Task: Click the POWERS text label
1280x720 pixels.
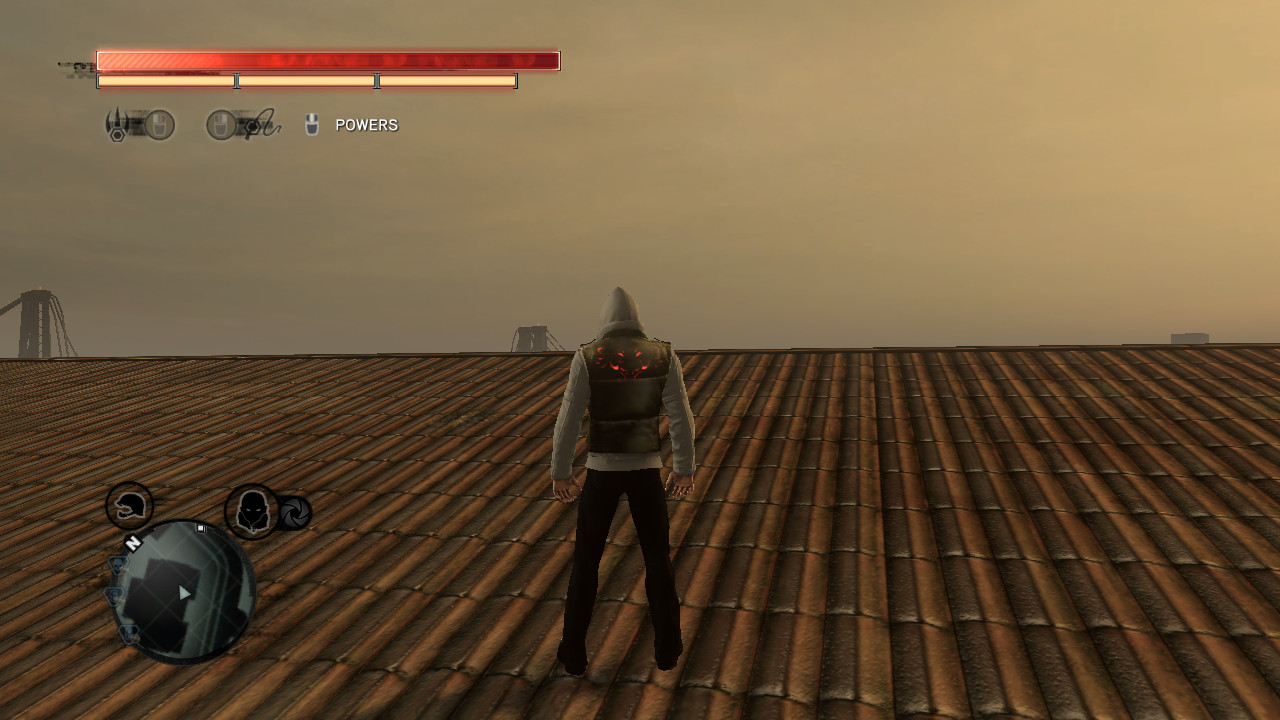Action: (x=365, y=125)
